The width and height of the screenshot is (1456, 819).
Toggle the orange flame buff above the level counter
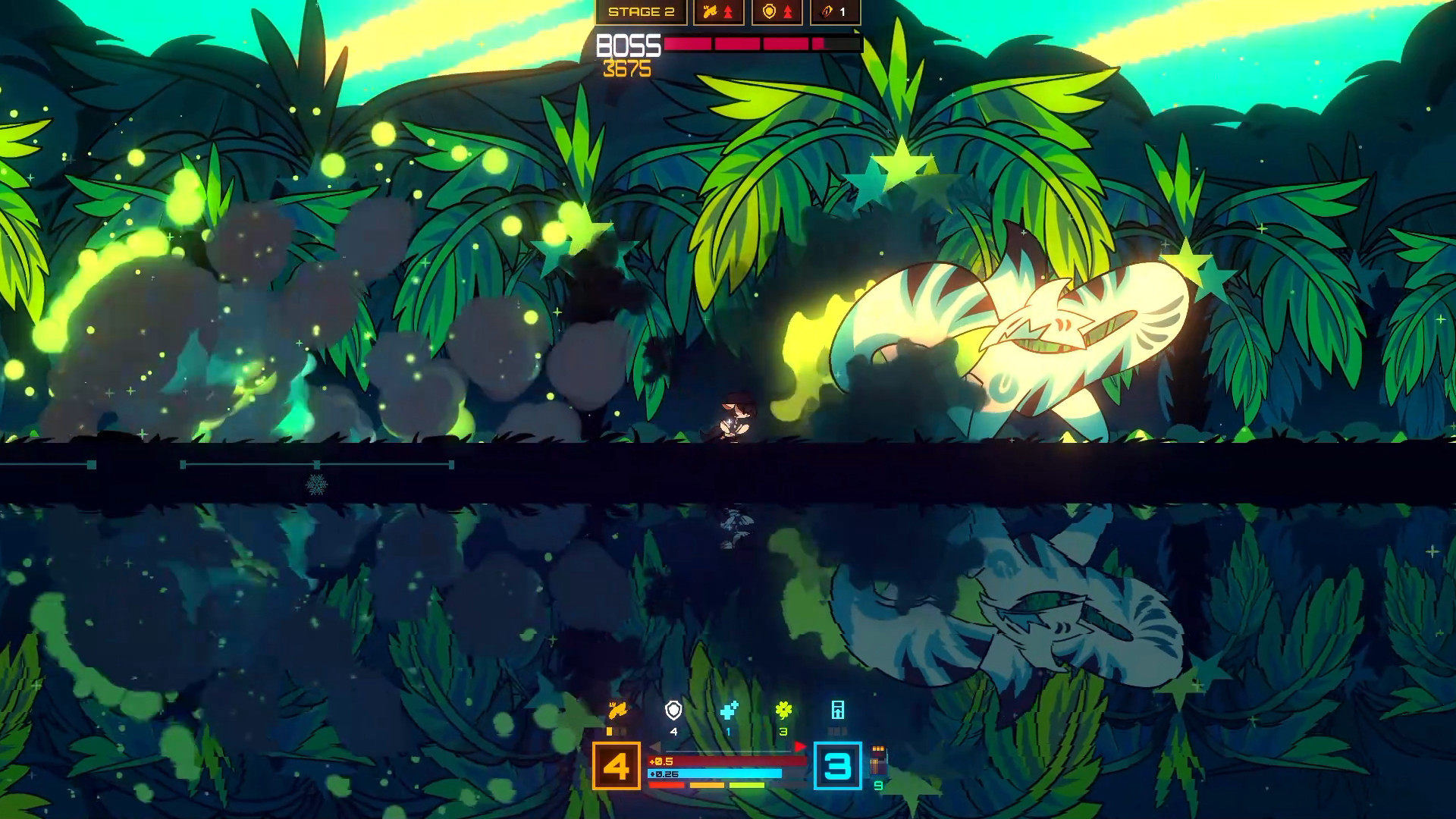[x=619, y=711]
